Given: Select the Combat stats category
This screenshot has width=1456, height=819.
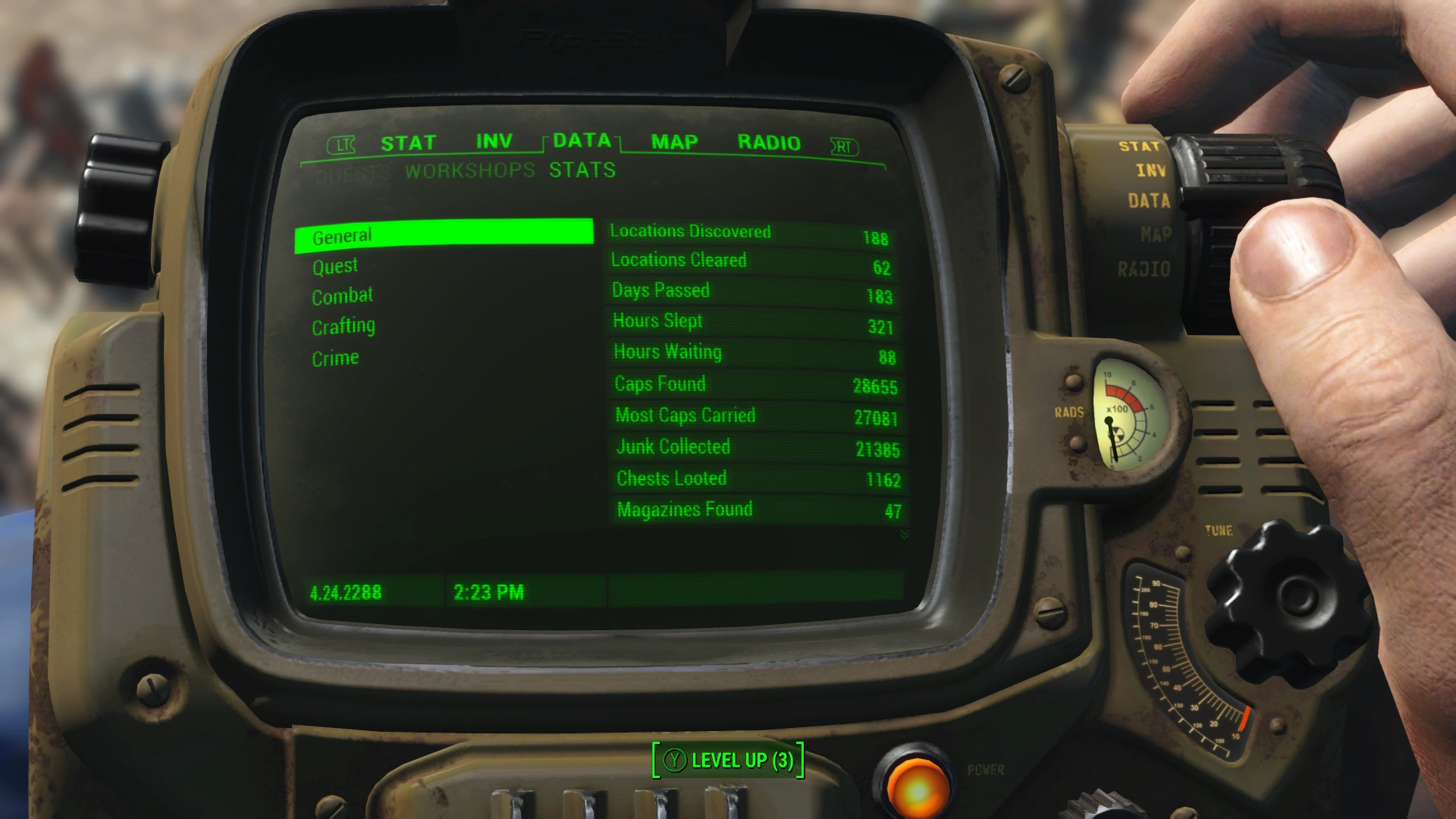Looking at the screenshot, I should point(342,296).
